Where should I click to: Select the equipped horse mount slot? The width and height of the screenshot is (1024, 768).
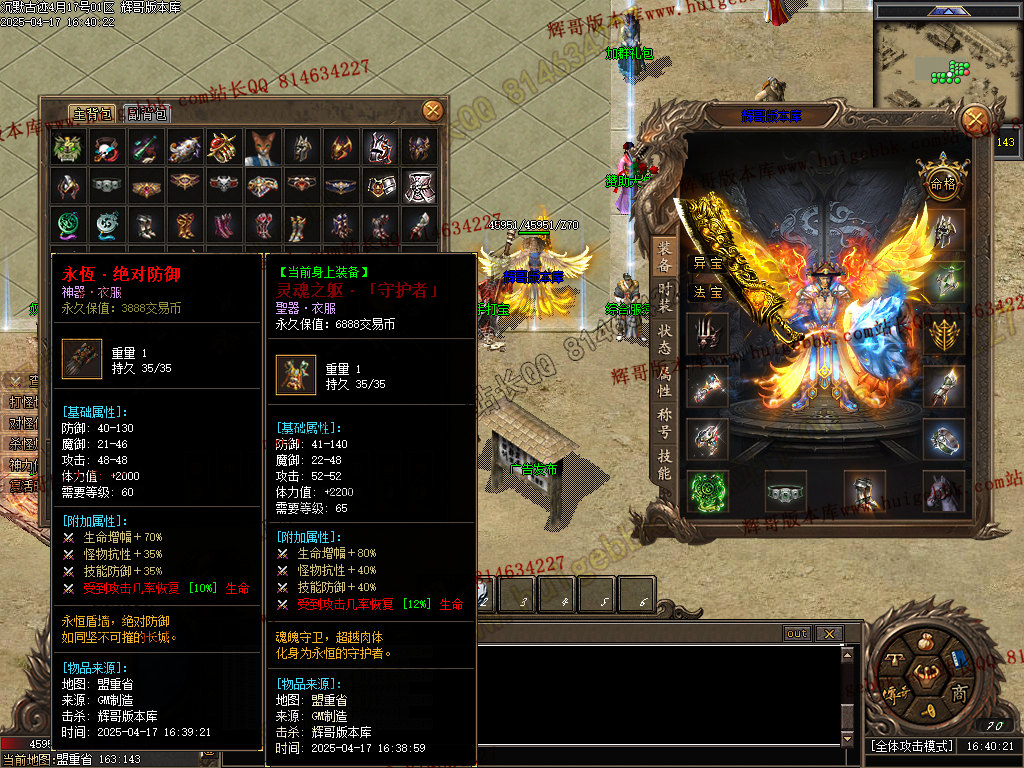(x=943, y=491)
